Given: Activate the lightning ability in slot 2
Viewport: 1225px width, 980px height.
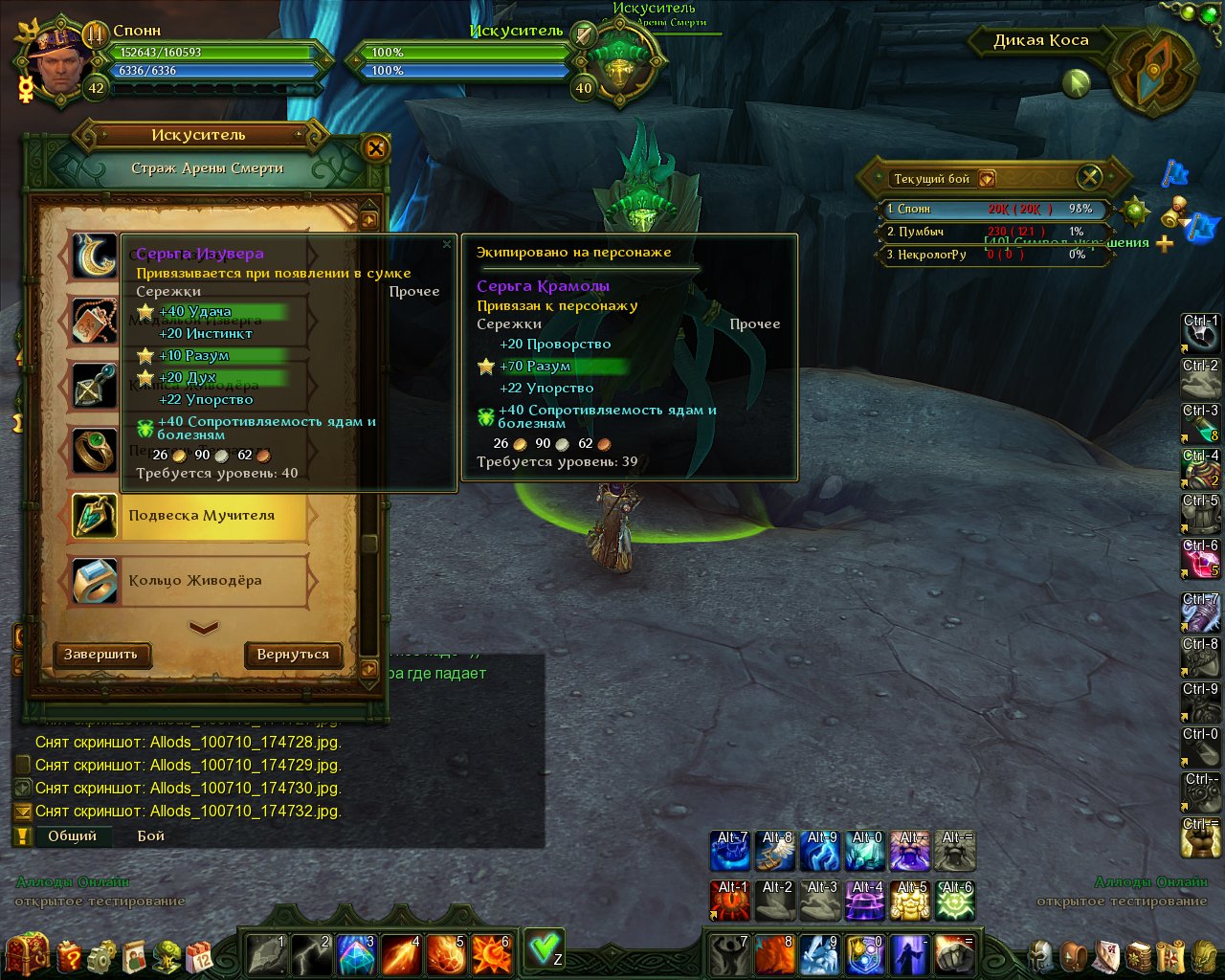Looking at the screenshot, I should (x=309, y=954).
